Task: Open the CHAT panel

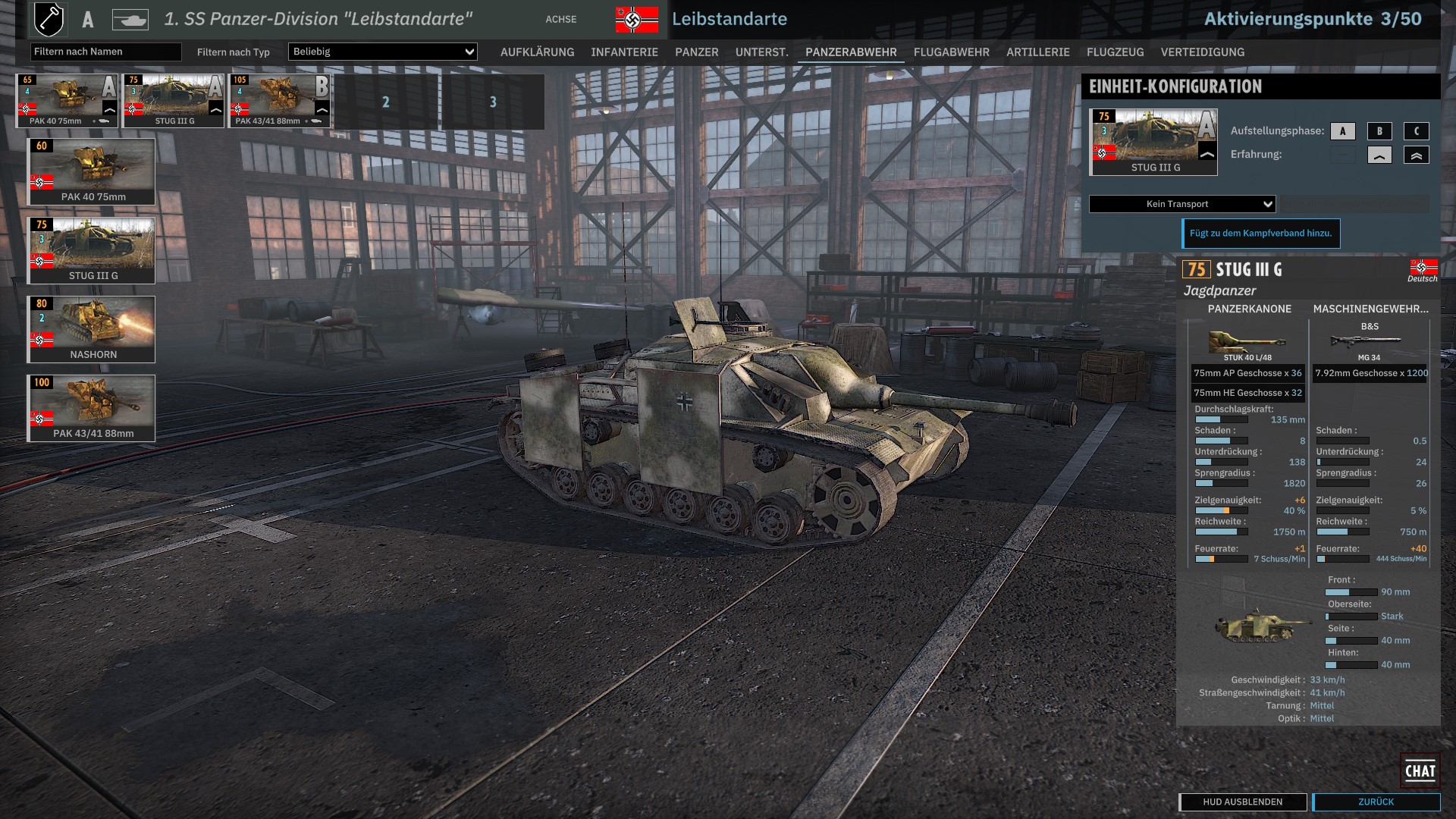Action: [1420, 770]
